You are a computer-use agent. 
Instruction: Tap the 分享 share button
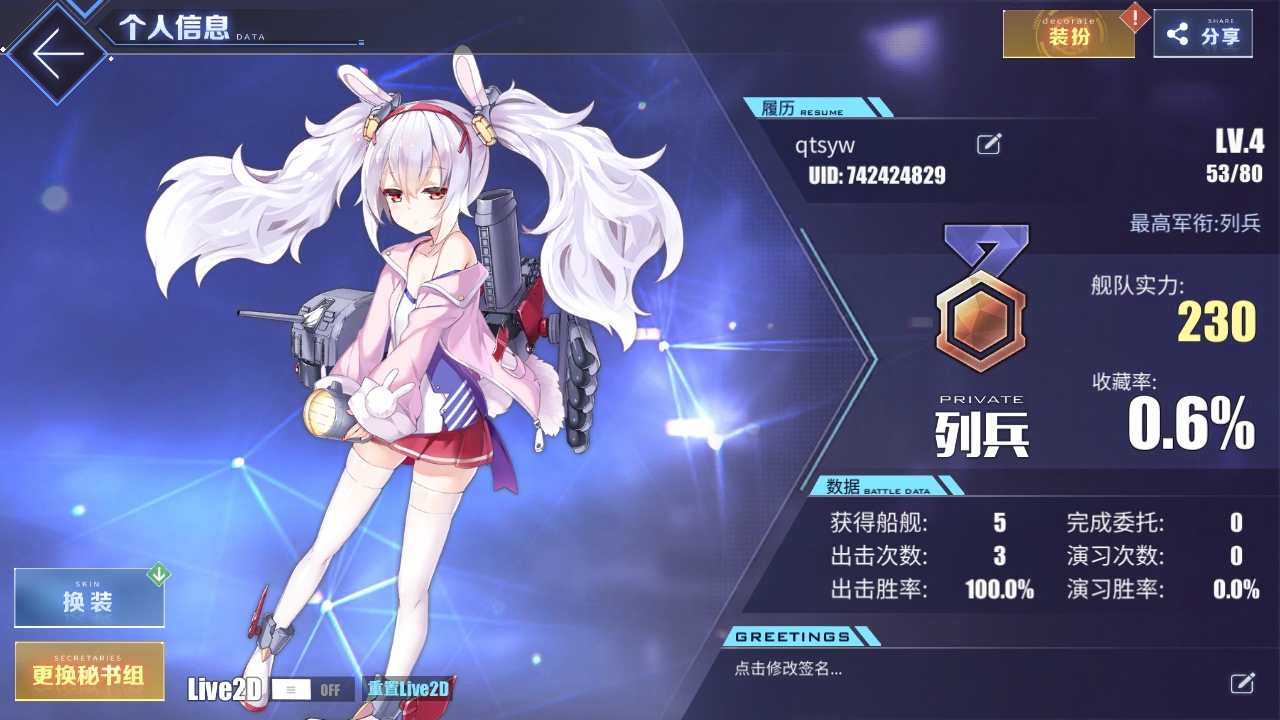pyautogui.click(x=1203, y=35)
